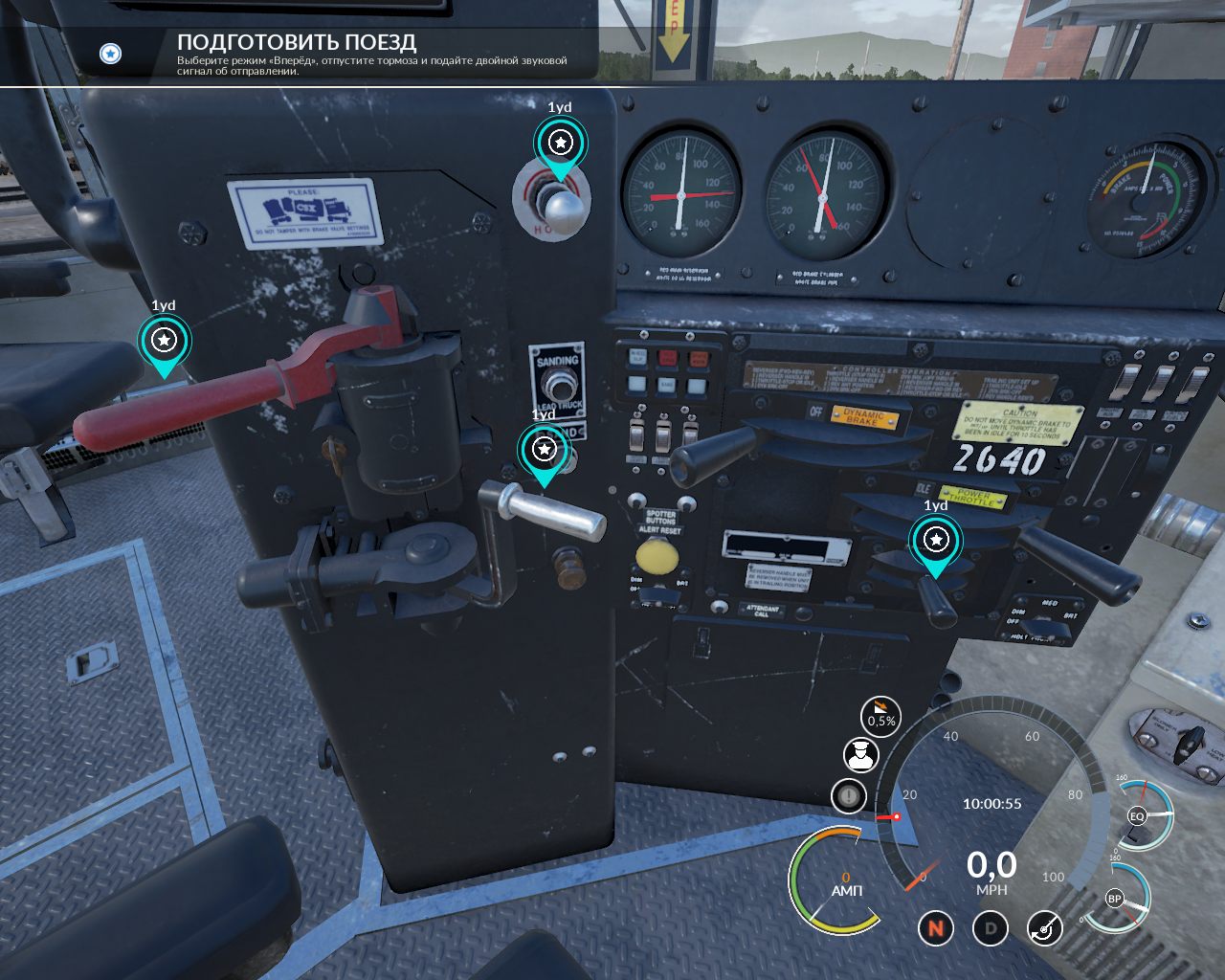Activate the exclamation alert icon
The height and width of the screenshot is (980, 1225).
(849, 794)
